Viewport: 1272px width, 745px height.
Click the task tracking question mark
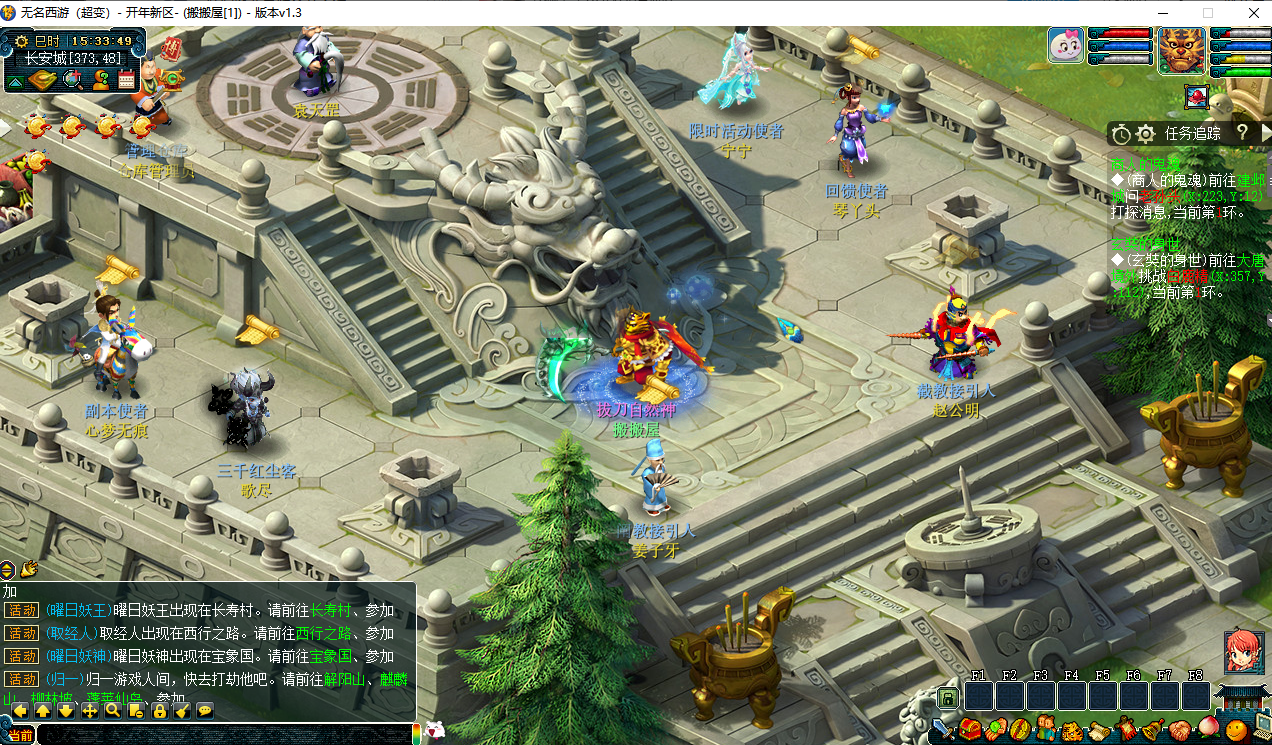coord(1242,132)
